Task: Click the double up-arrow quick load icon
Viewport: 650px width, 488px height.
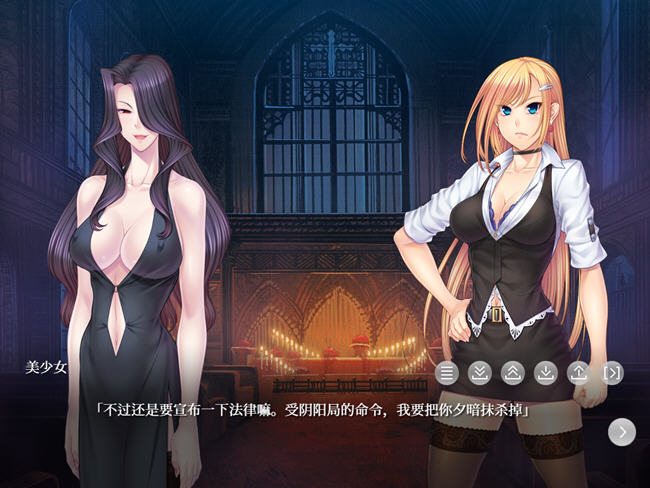Action: coord(512,373)
